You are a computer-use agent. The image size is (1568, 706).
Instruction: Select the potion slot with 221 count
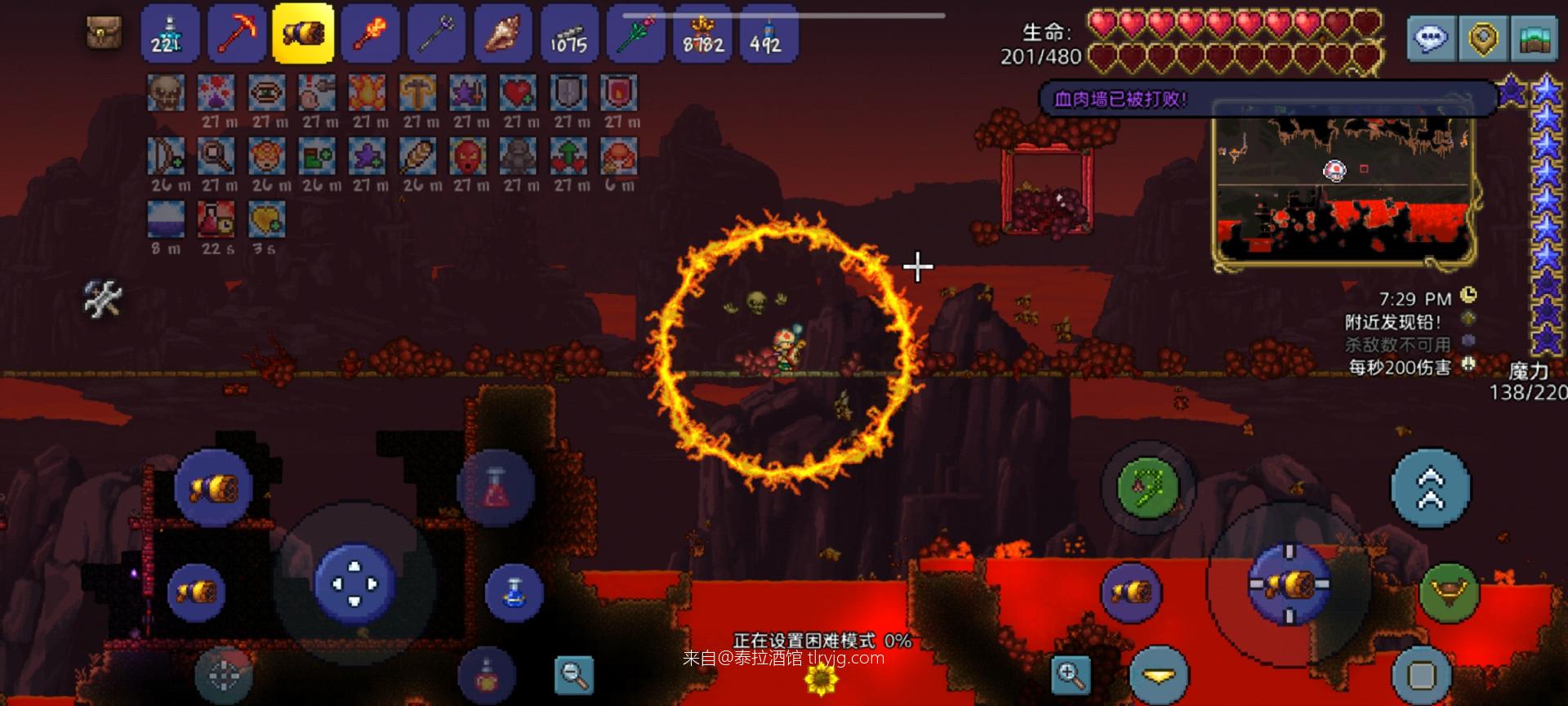coord(170,34)
